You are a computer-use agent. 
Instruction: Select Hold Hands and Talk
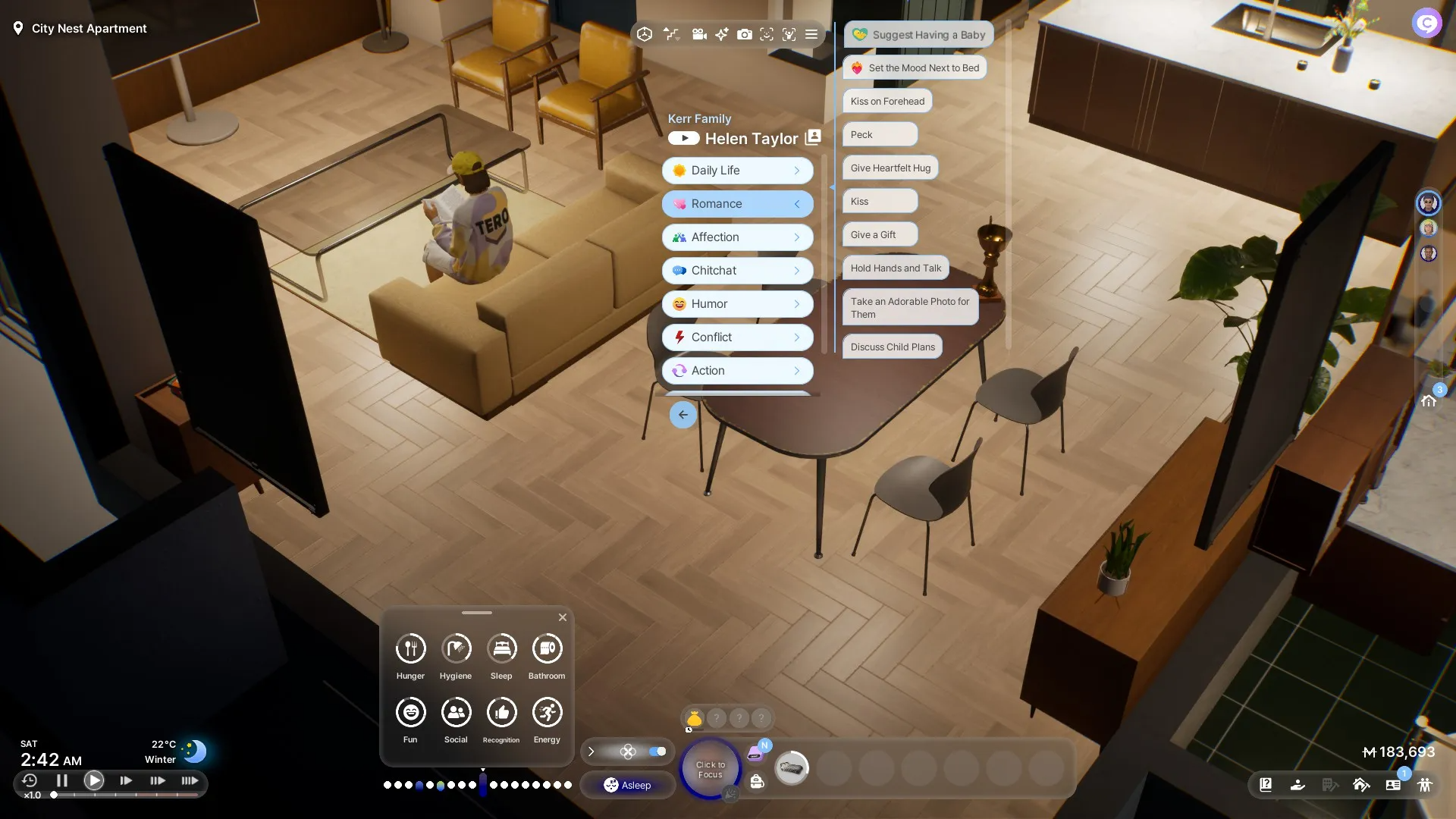click(x=896, y=268)
